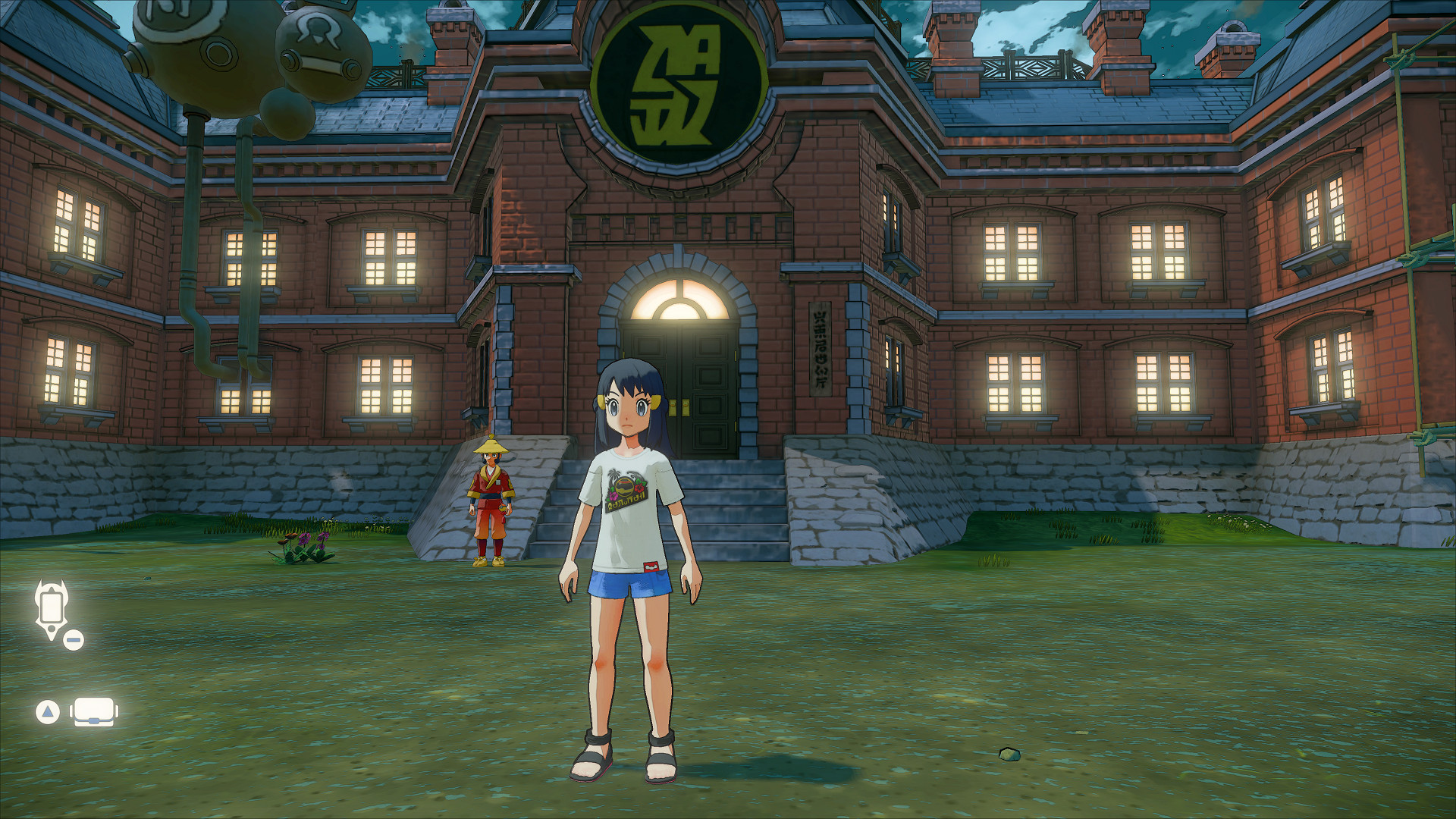Click the minus badge on the Arc Phone icon
The height and width of the screenshot is (819, 1456).
point(72,641)
